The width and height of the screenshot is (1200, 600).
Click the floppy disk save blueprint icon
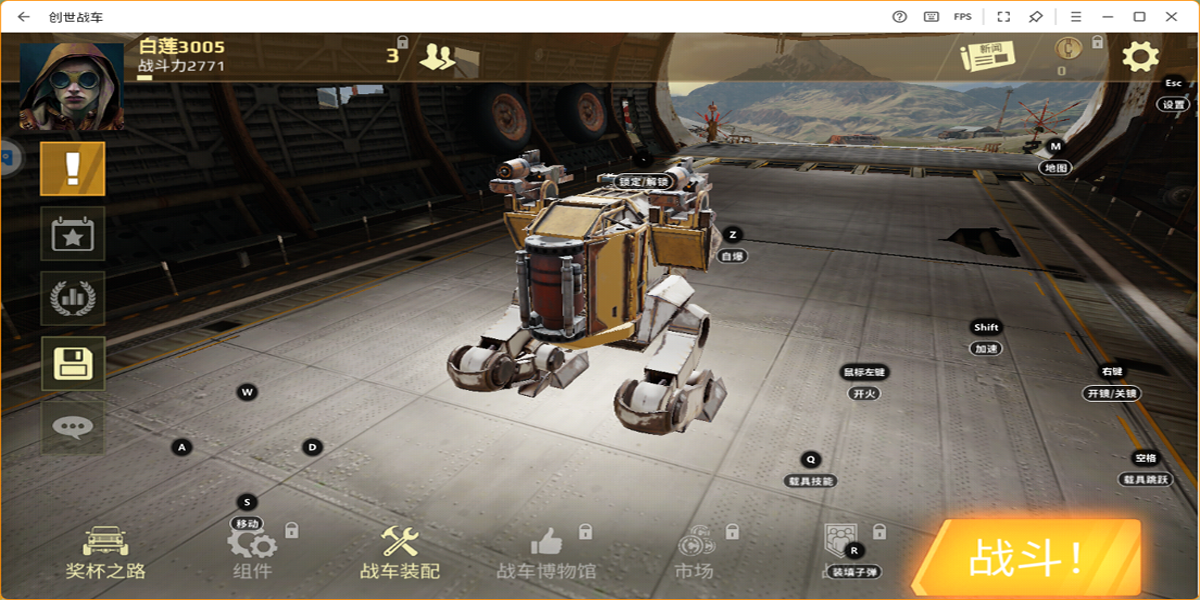tap(72, 363)
